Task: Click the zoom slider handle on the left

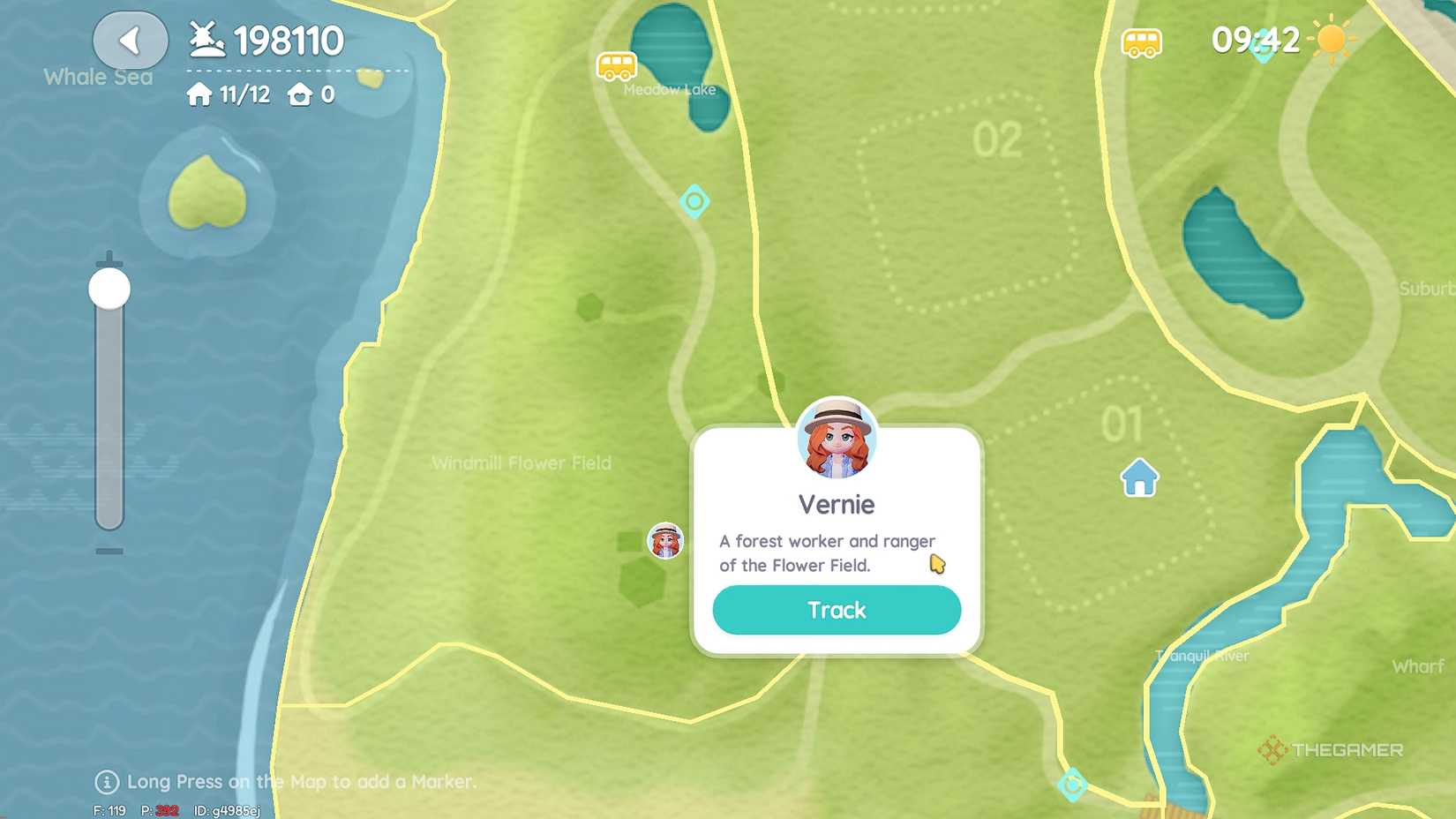Action: click(x=108, y=288)
